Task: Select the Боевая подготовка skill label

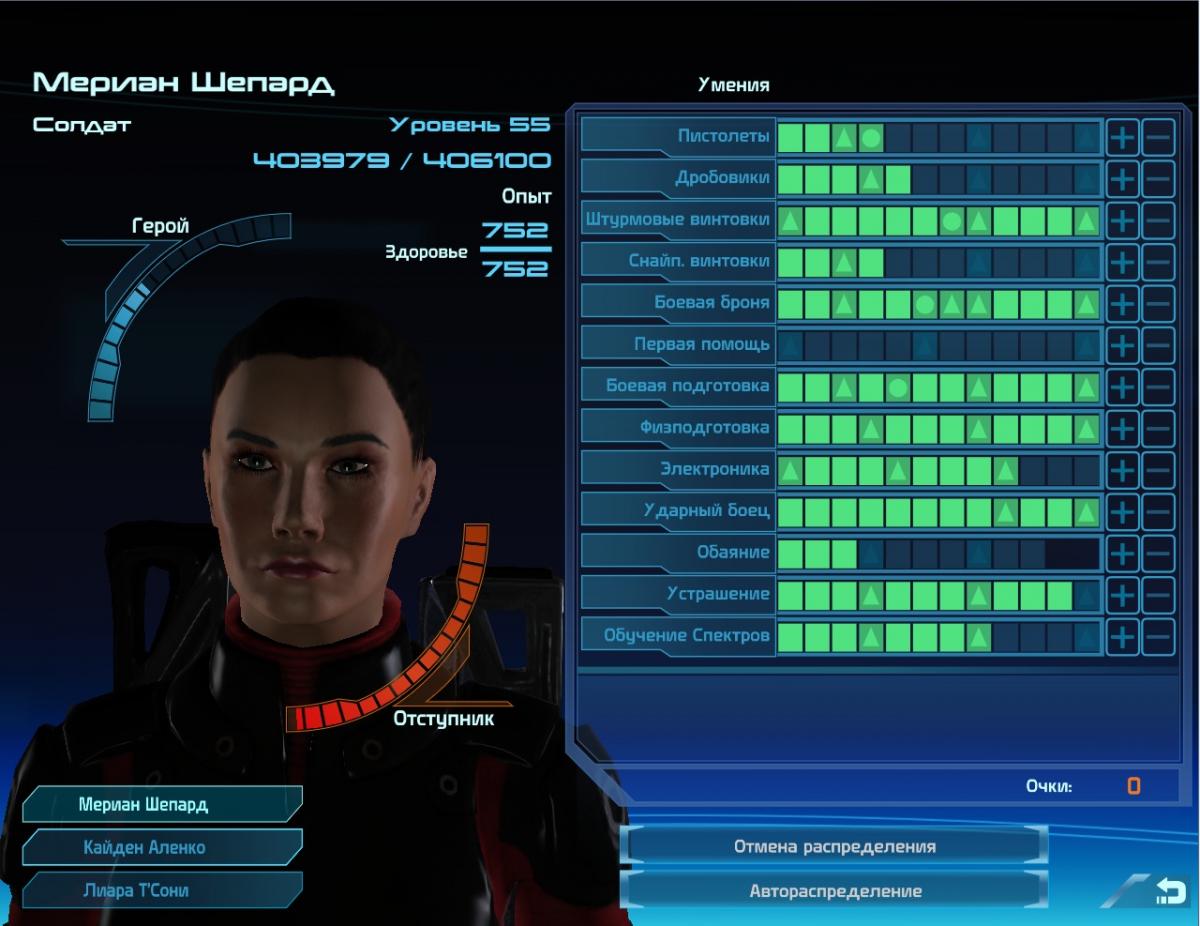Action: (x=678, y=386)
